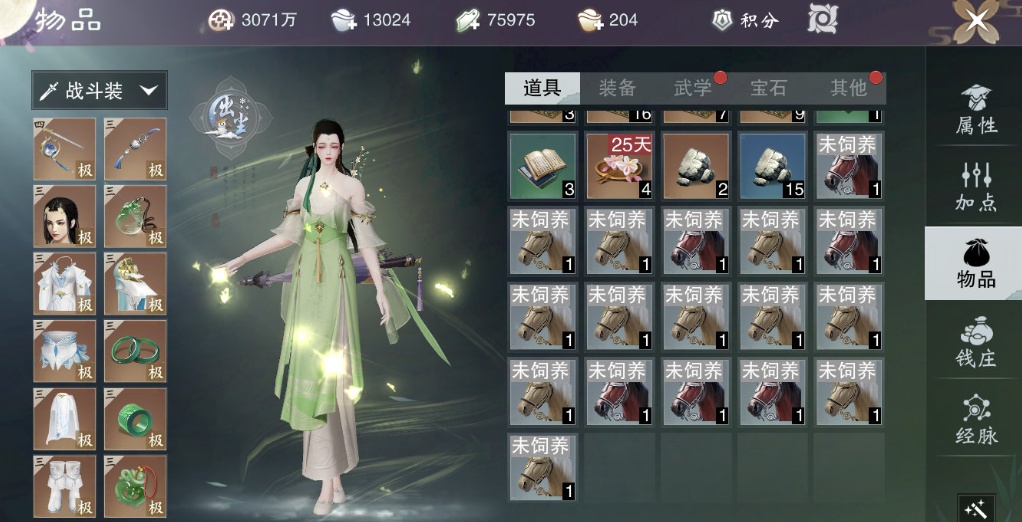The image size is (1022, 522).
Task: Close the inventory screen
Action: pyautogui.click(x=976, y=20)
